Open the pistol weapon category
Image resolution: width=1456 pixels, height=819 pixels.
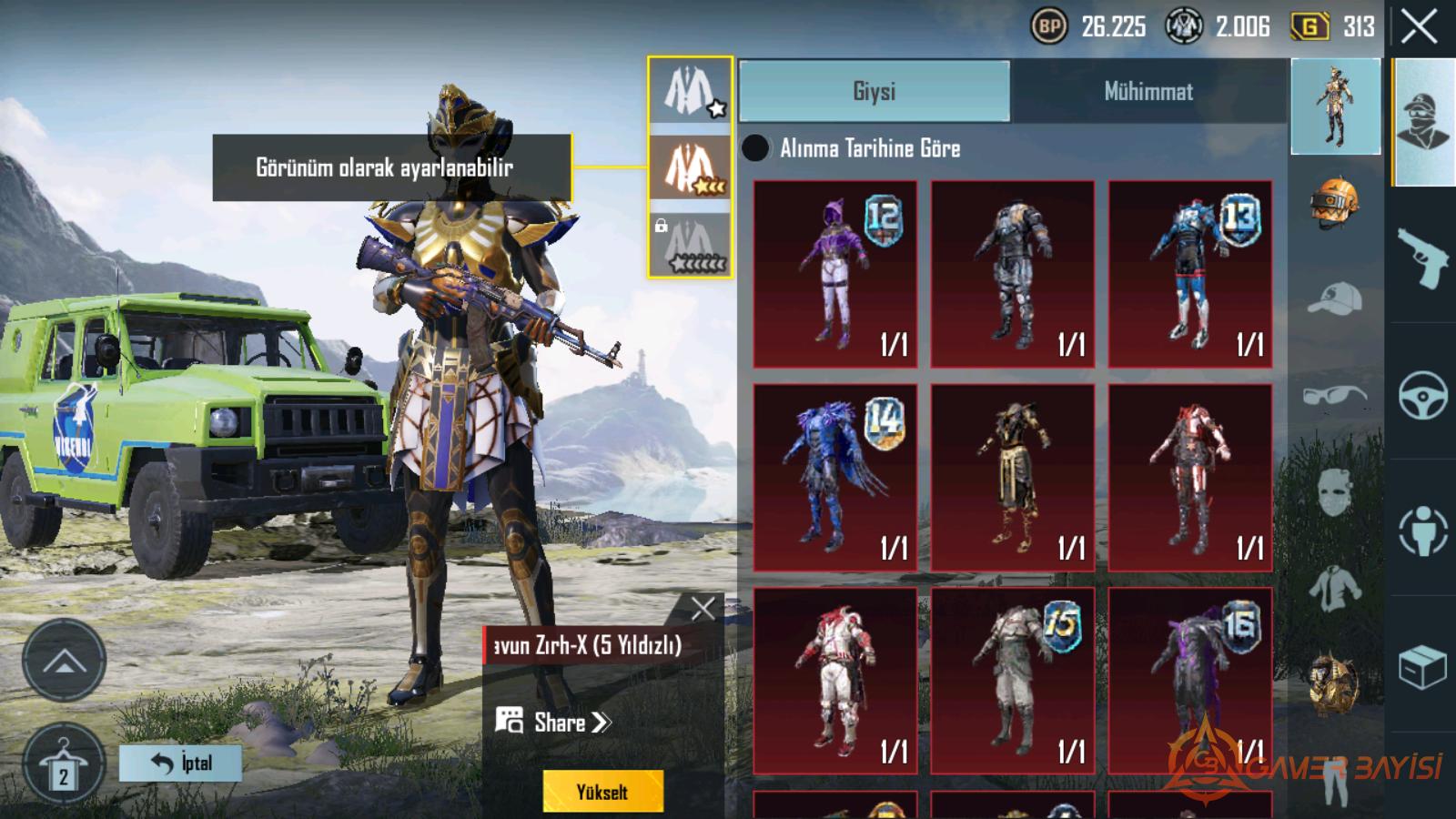tap(1423, 258)
